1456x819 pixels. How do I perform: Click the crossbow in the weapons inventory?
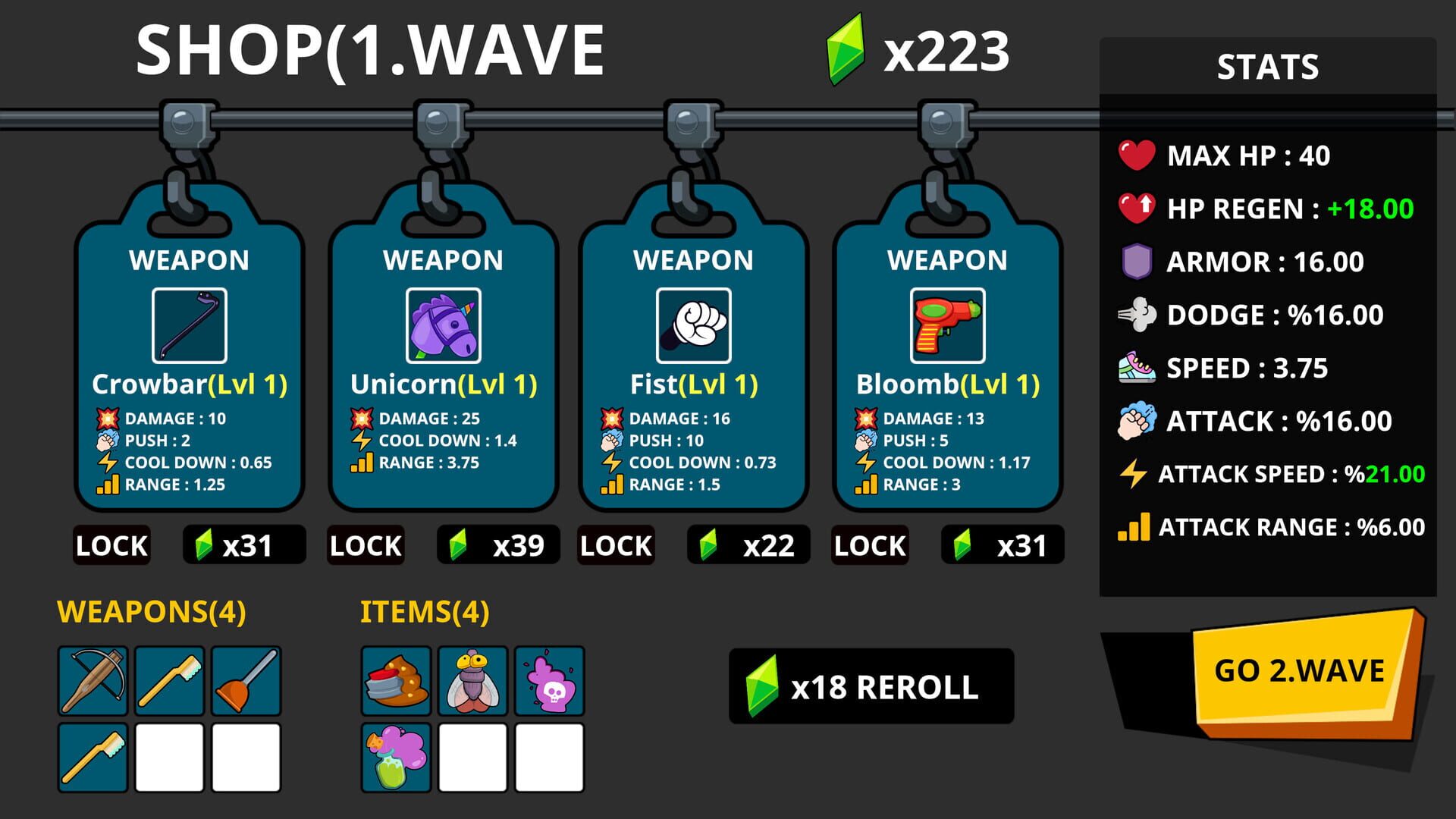click(93, 681)
